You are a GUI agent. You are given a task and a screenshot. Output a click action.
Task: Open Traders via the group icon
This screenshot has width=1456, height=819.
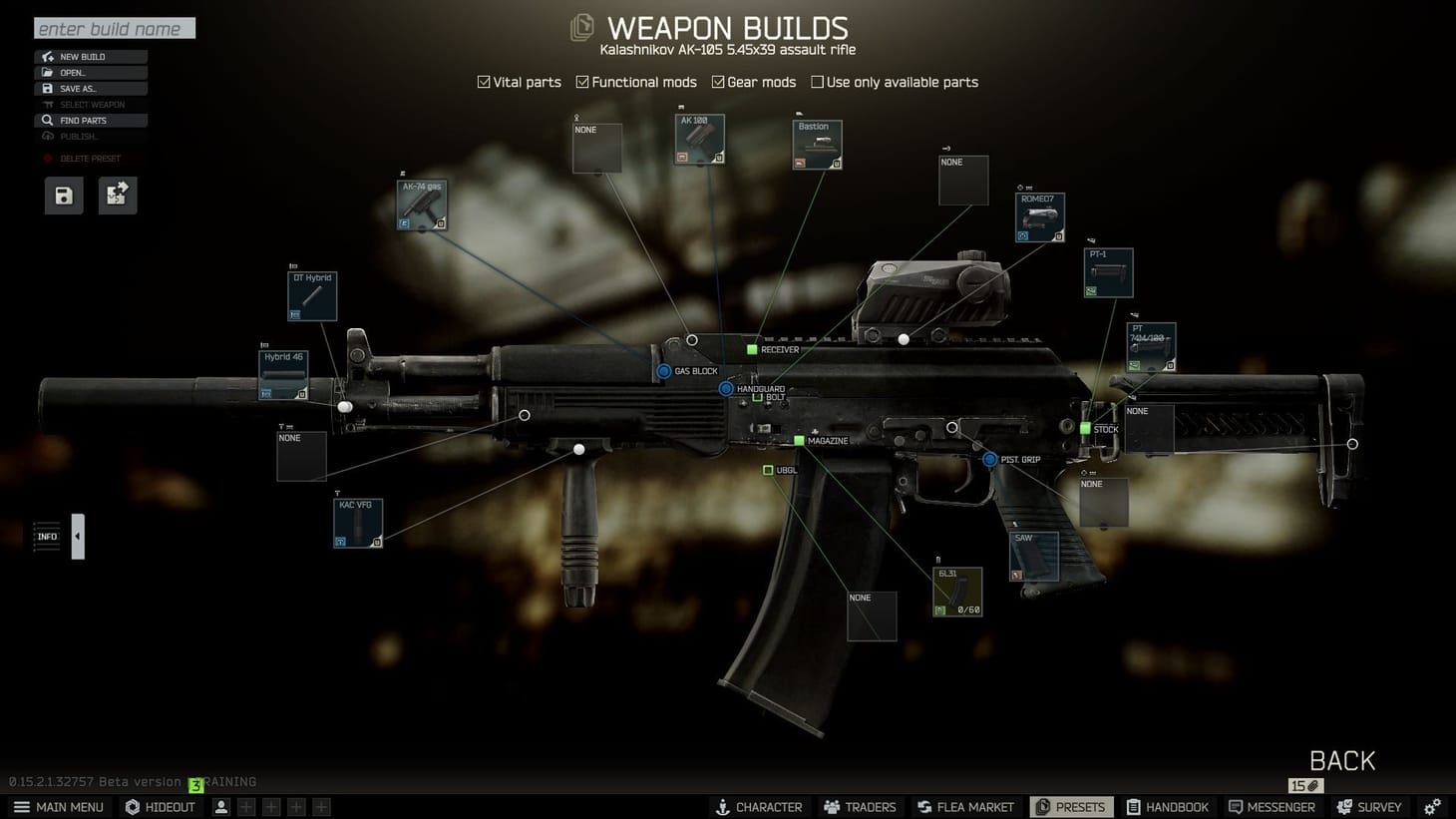(x=832, y=807)
